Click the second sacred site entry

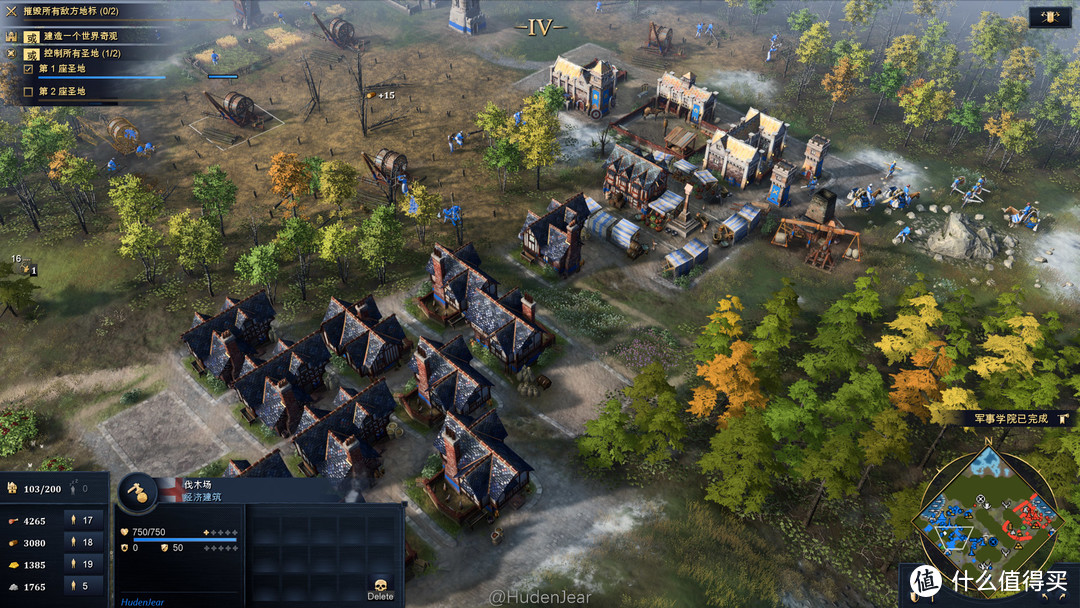pyautogui.click(x=62, y=91)
